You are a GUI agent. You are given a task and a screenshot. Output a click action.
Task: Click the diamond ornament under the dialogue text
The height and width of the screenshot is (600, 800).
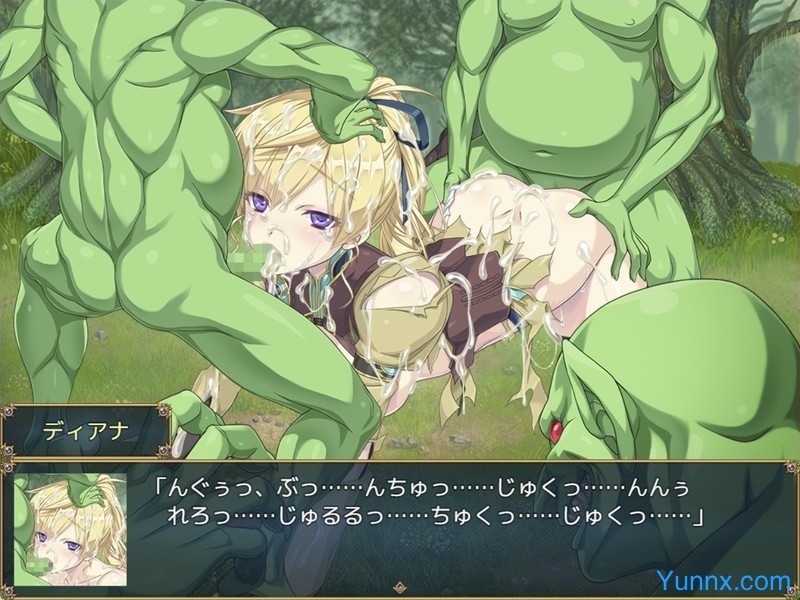[x=400, y=589]
